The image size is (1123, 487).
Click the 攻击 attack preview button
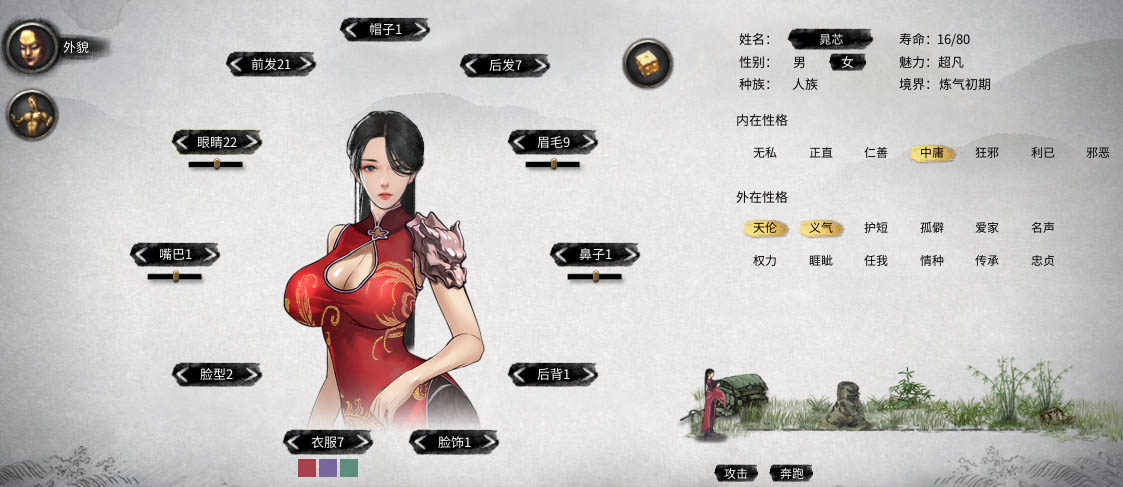pos(736,473)
